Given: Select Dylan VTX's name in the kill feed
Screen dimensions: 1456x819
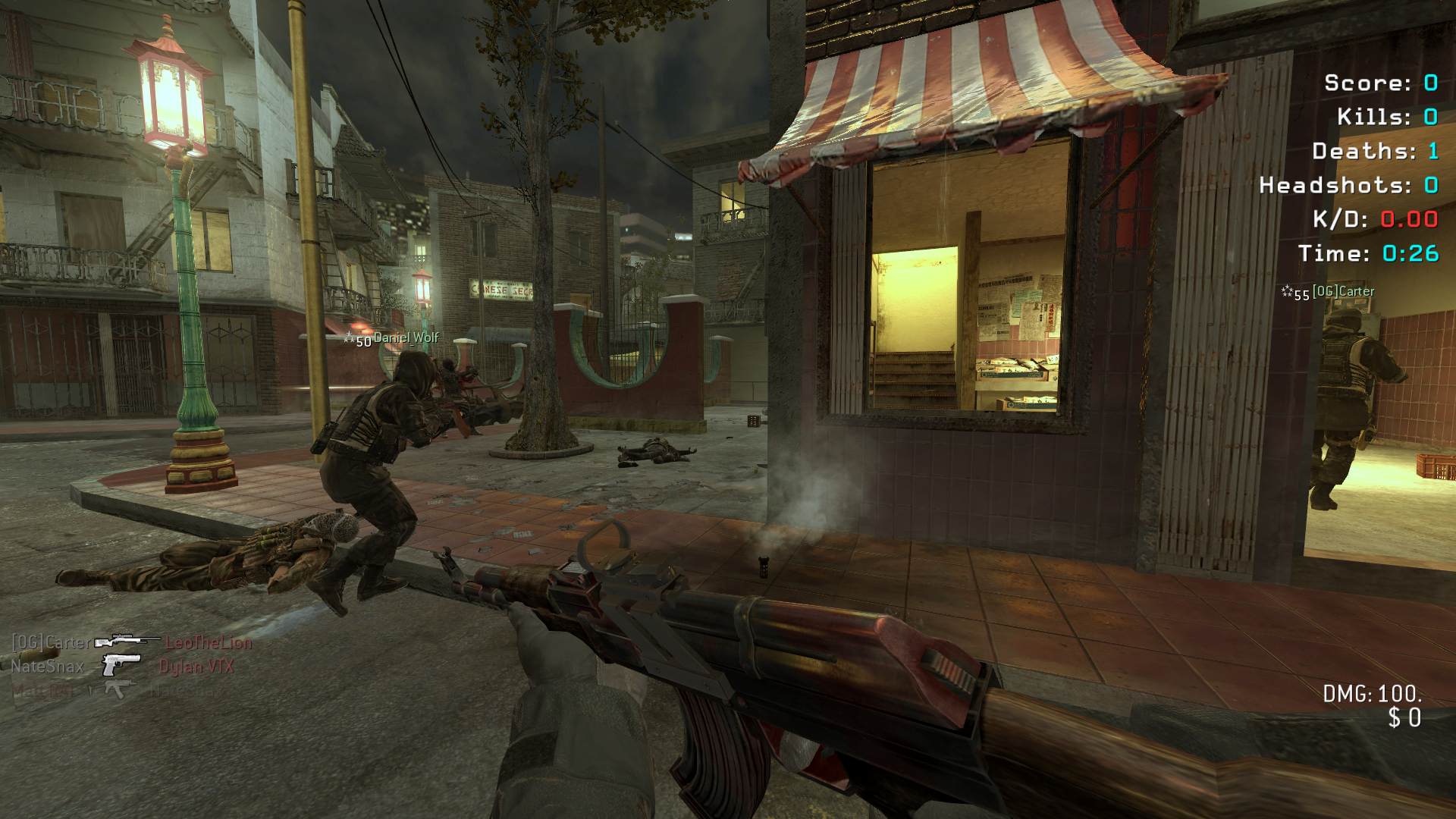Looking at the screenshot, I should click(196, 667).
